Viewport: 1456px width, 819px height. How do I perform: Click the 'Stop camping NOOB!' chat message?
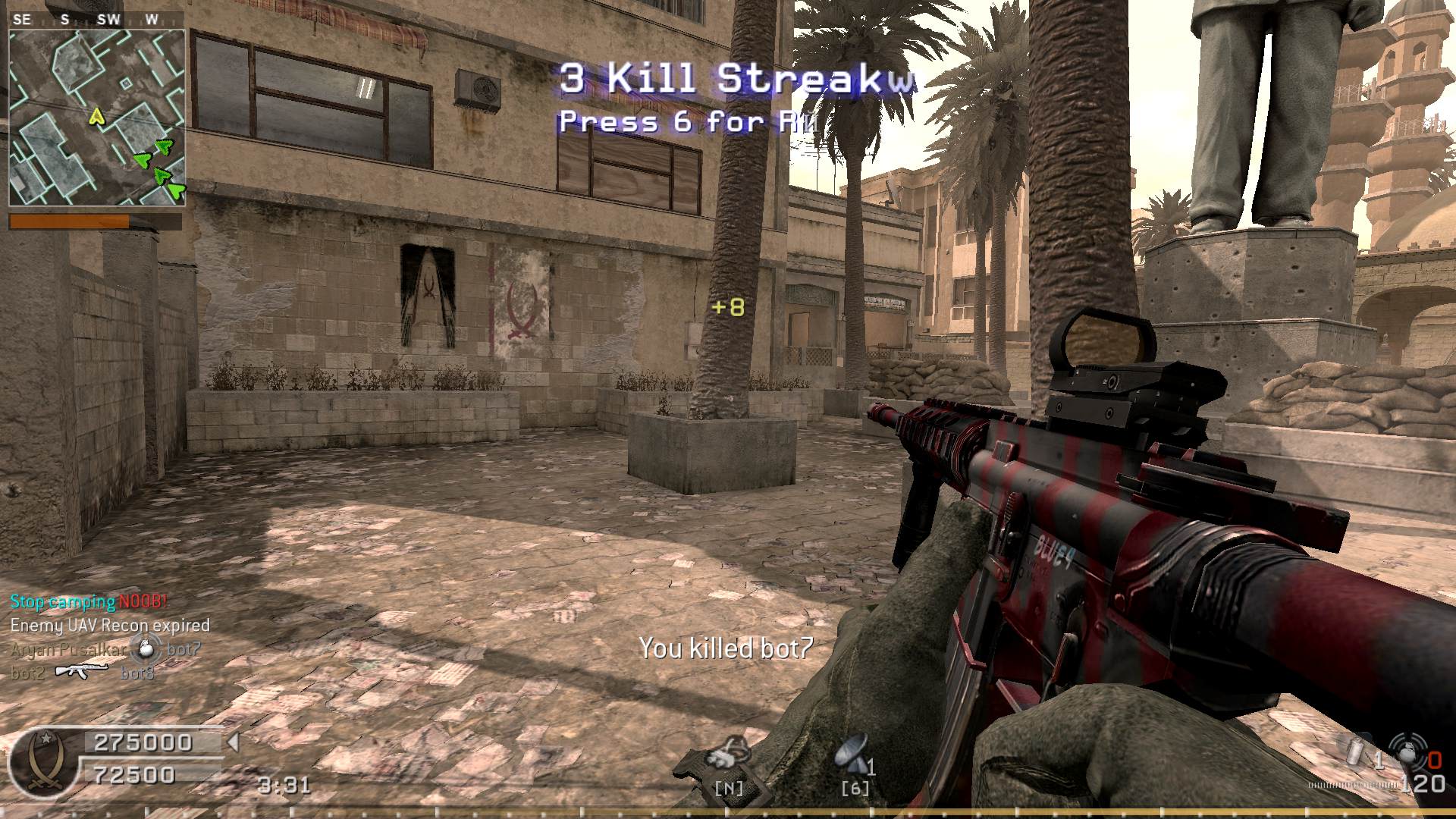tap(89, 602)
